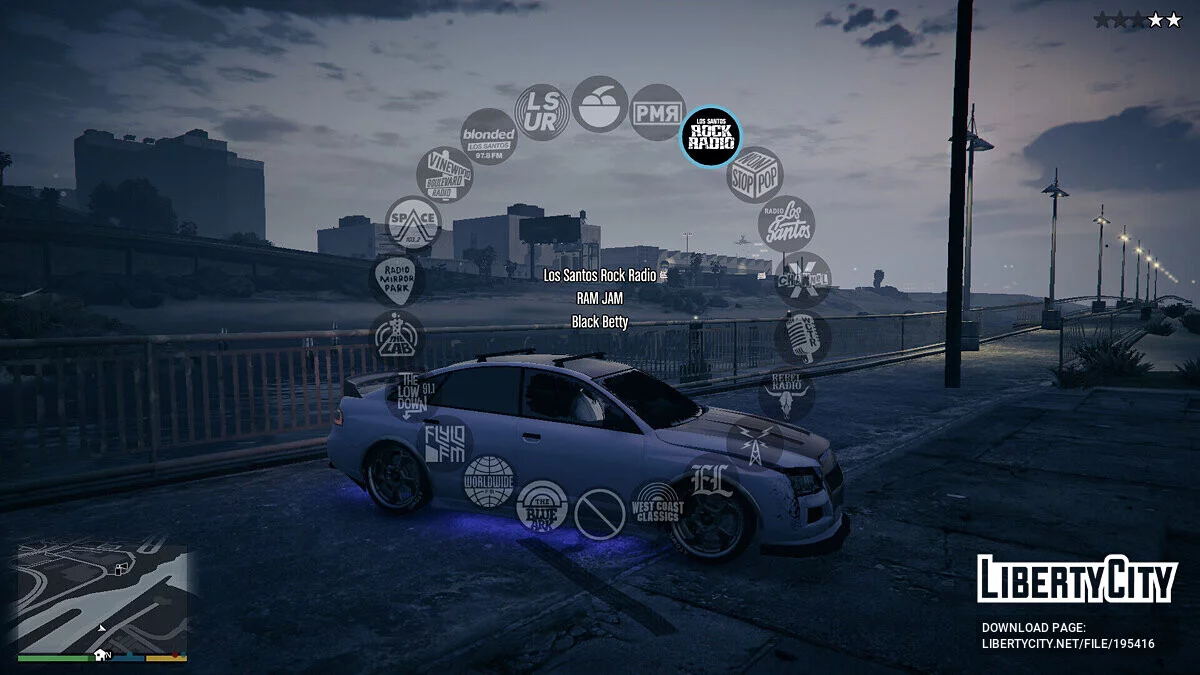Click the minimap
The image size is (1200, 675).
(102, 598)
